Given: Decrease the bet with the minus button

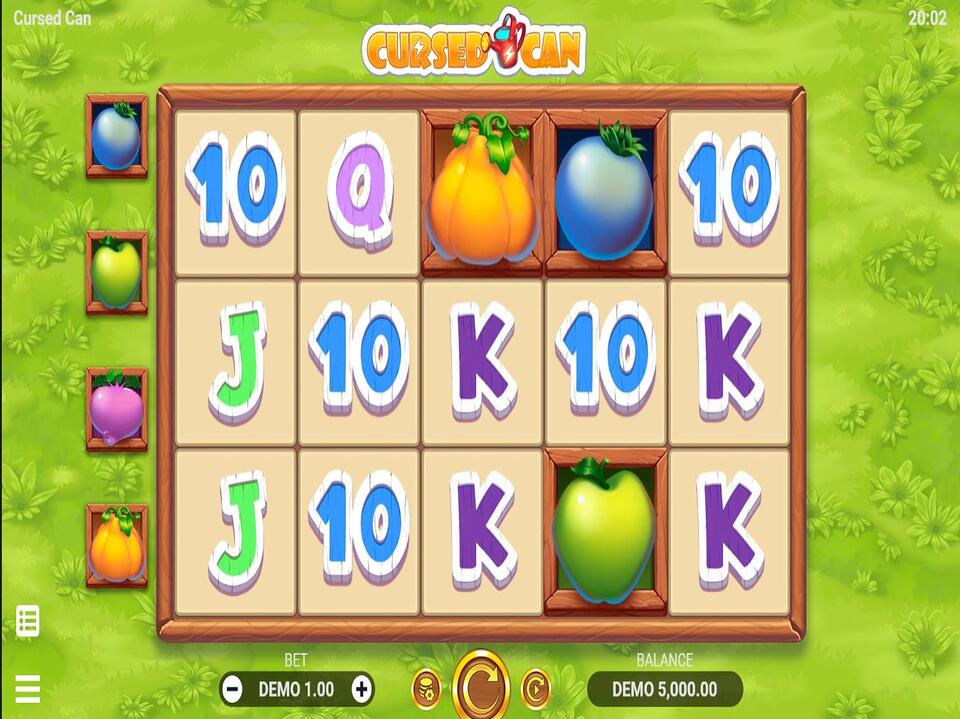Looking at the screenshot, I should pyautogui.click(x=232, y=689).
